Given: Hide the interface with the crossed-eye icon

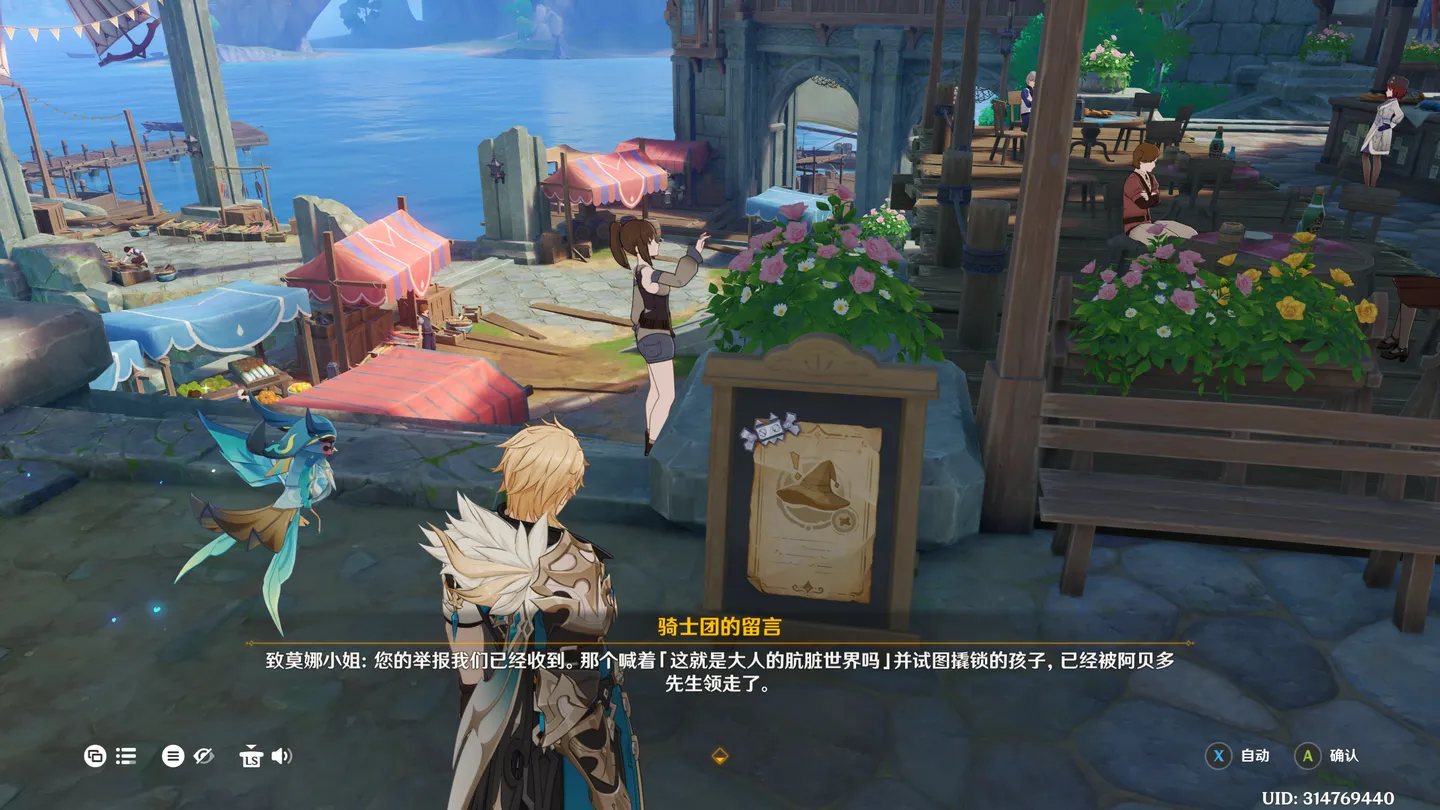Looking at the screenshot, I should coord(204,756).
